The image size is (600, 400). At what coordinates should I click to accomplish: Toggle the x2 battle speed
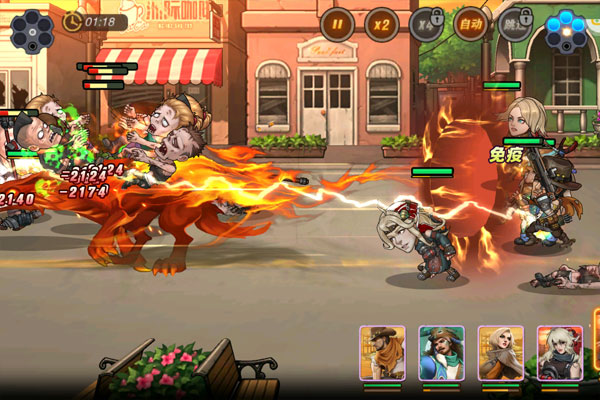(381, 23)
